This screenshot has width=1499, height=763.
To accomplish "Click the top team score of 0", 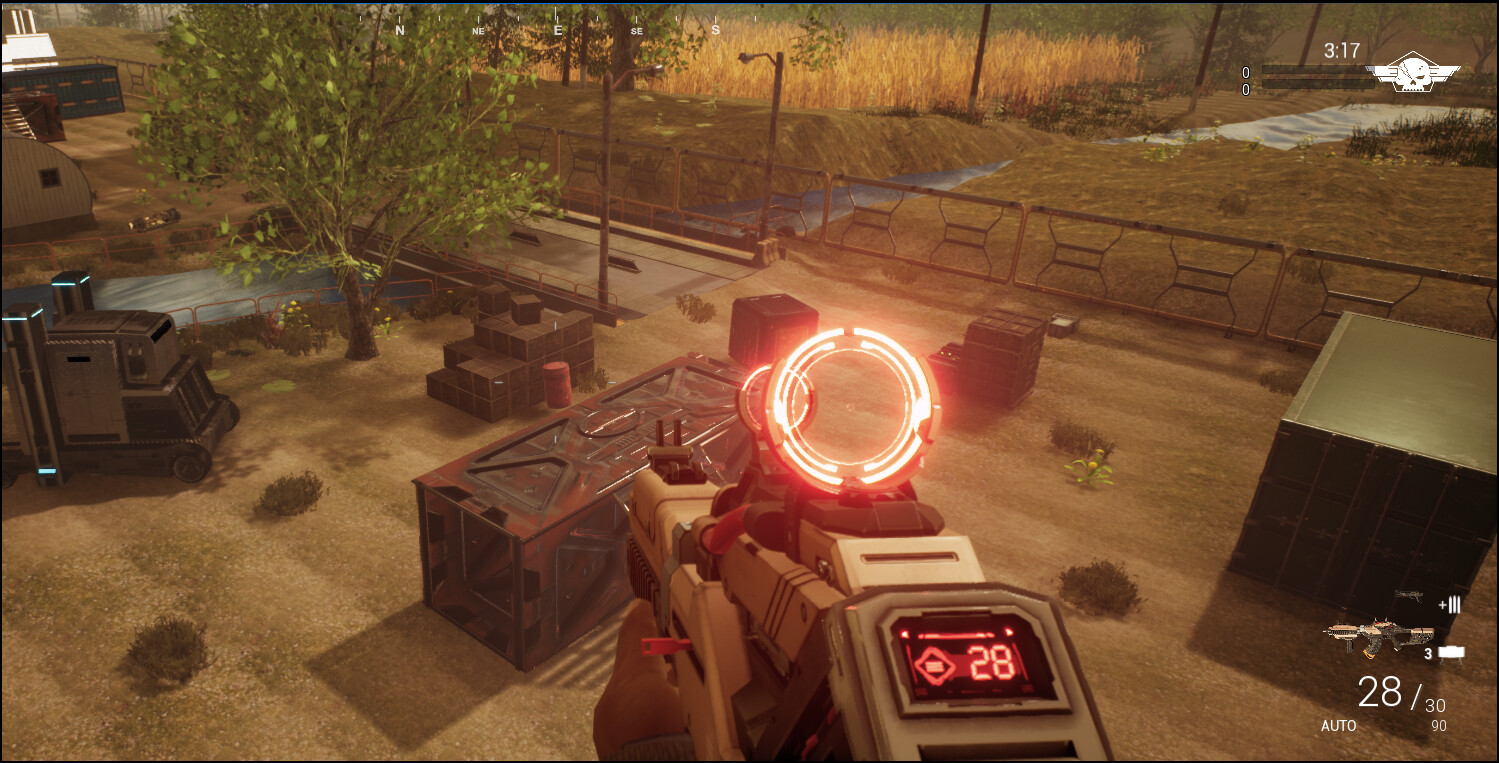I will (x=1246, y=71).
